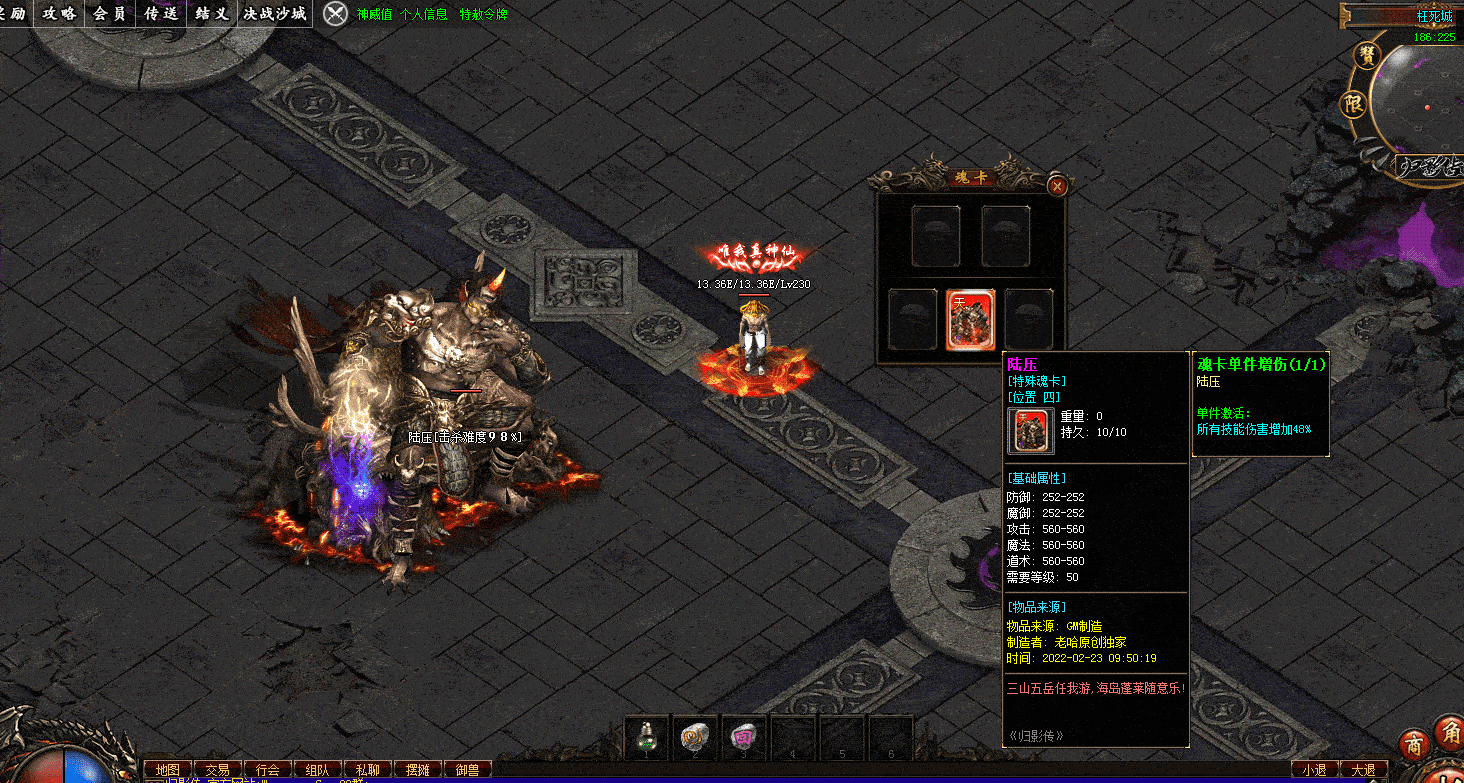
Task: Open the 会员 membership menu
Action: pos(110,13)
